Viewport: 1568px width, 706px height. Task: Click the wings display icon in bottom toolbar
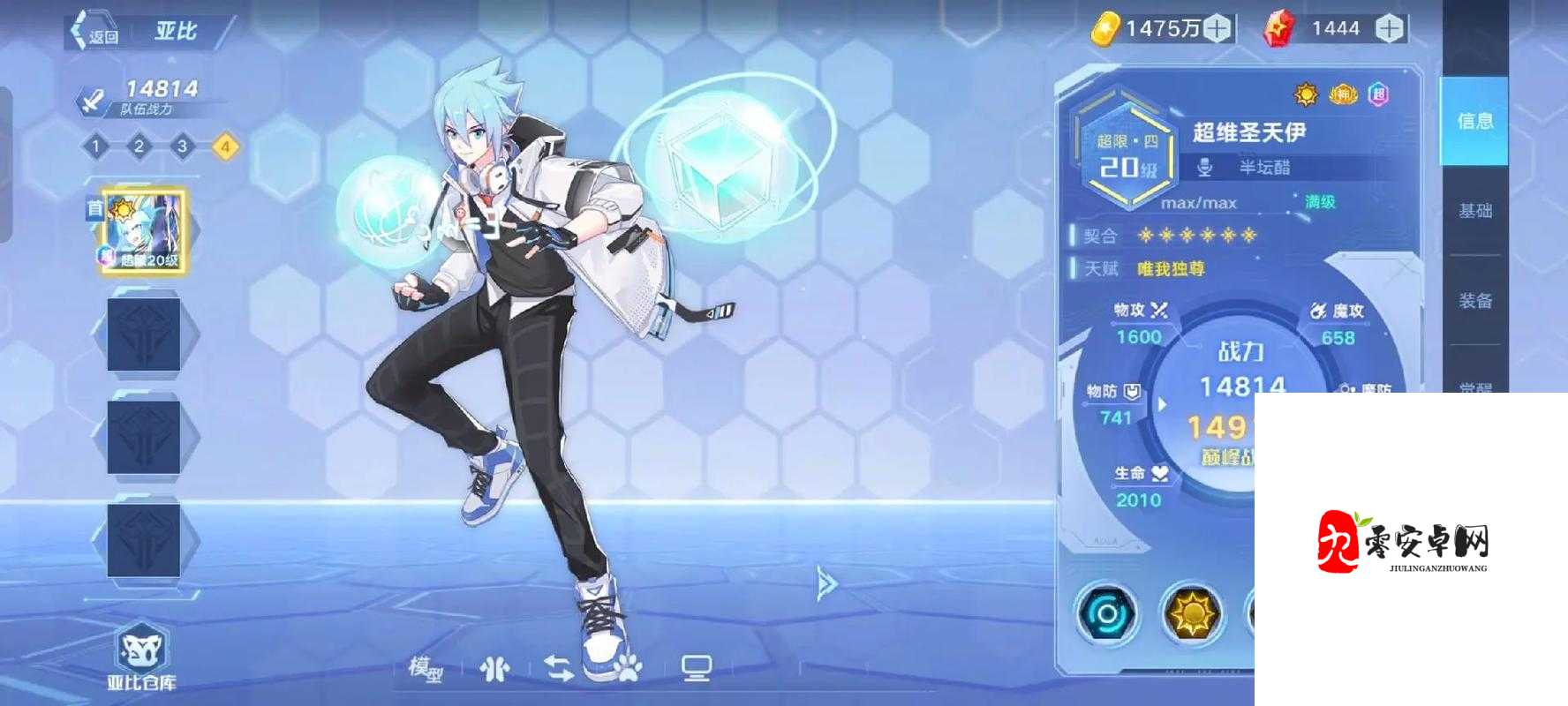pos(493,668)
